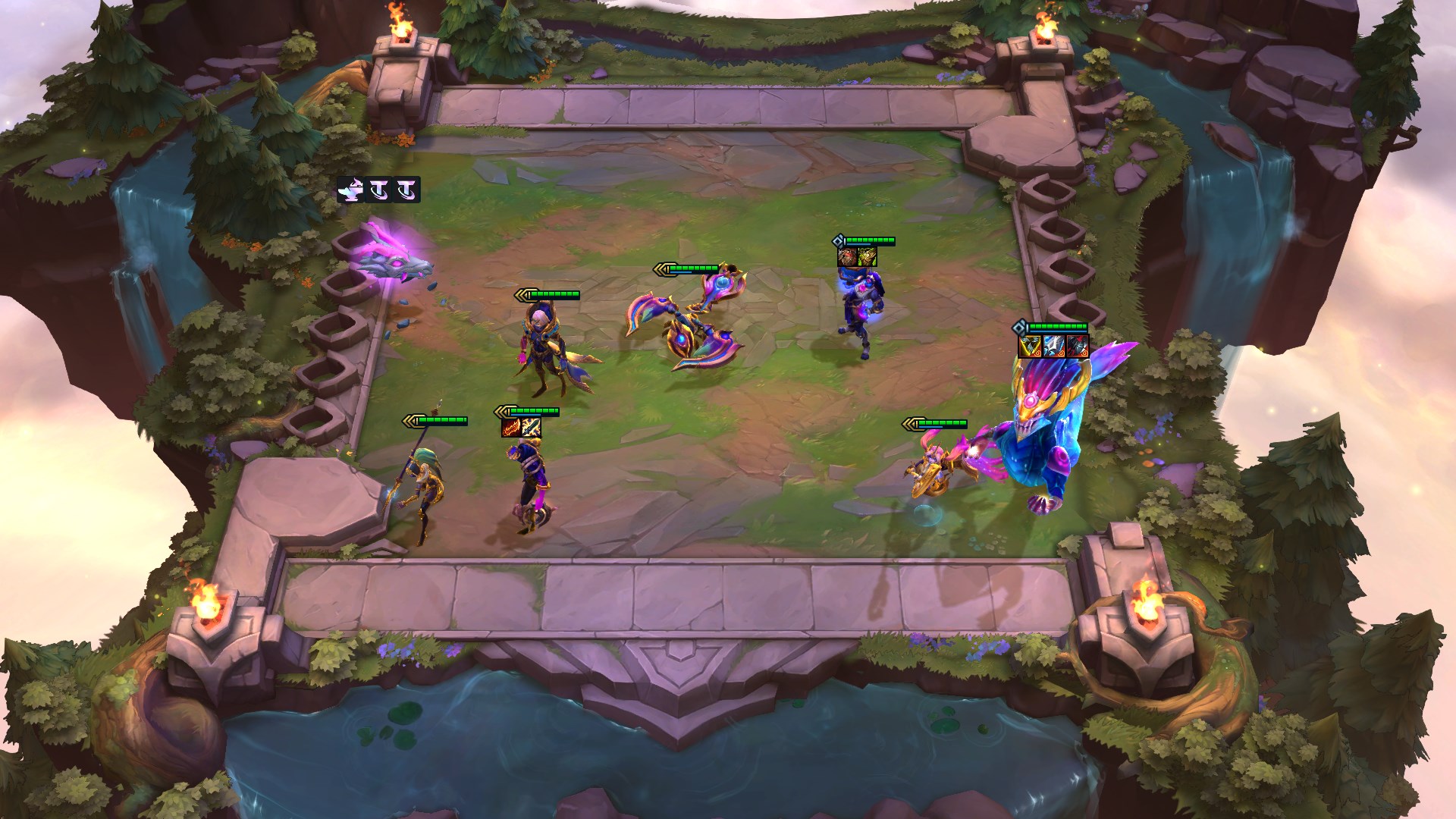This screenshot has height=819, width=1456.
Task: Click the red round armor item icon
Action: point(847,257)
